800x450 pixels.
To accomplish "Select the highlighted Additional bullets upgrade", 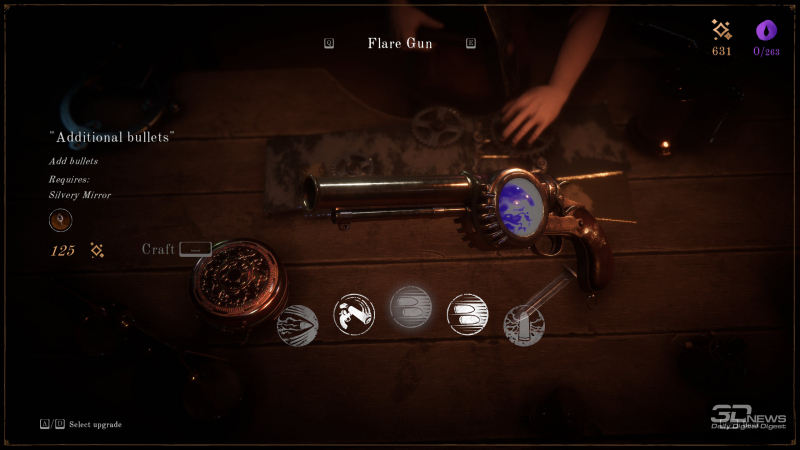I will (x=410, y=307).
